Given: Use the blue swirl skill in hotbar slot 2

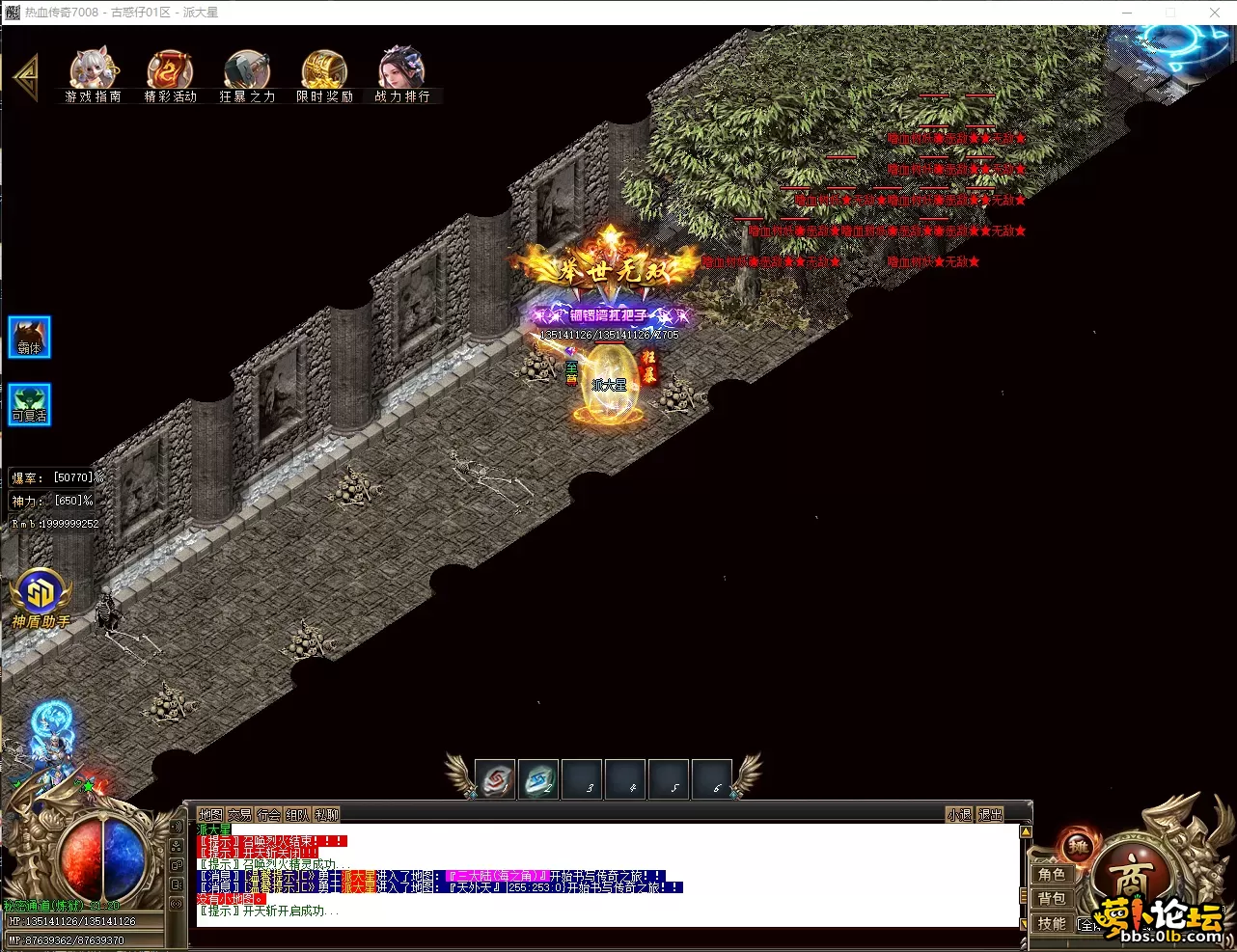Looking at the screenshot, I should (538, 780).
